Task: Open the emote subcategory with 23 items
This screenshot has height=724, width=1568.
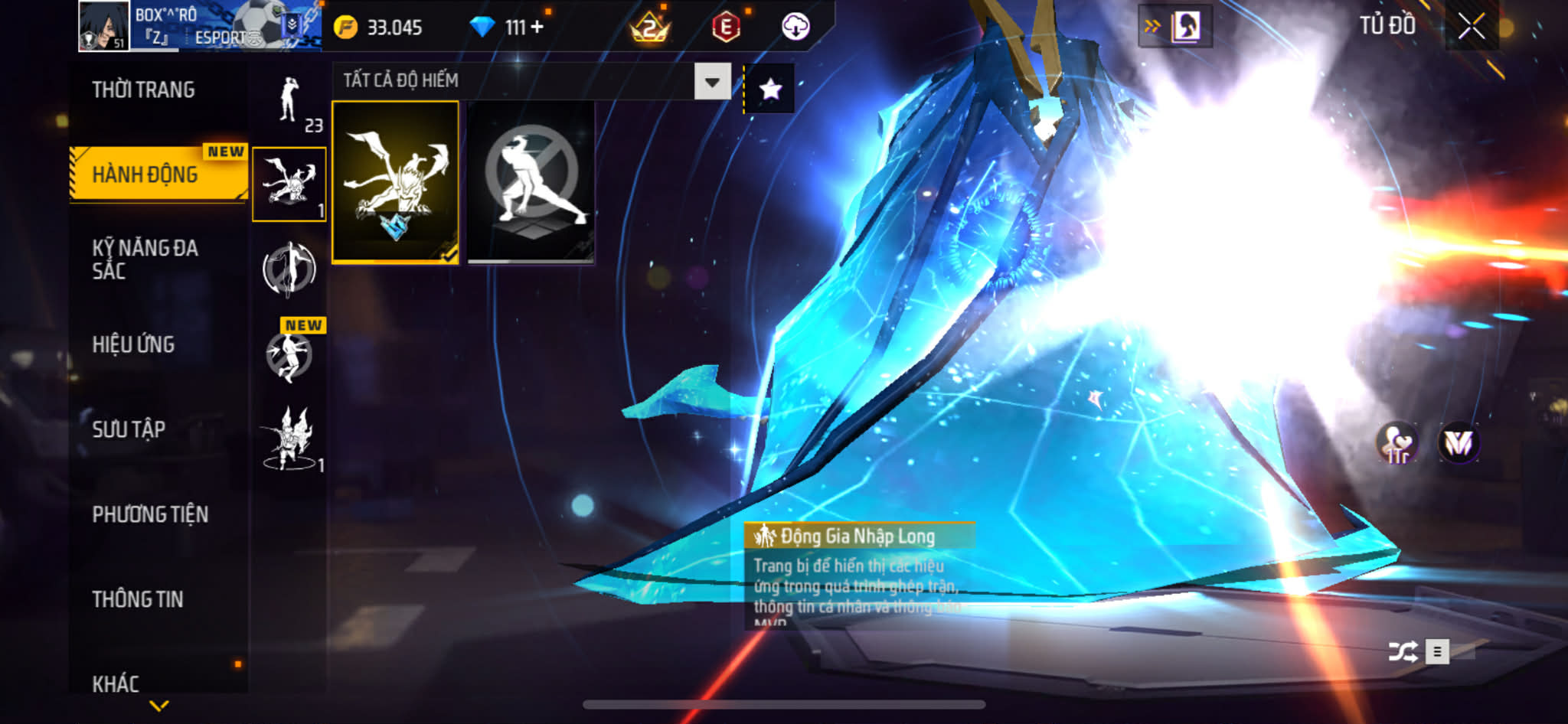Action: click(291, 103)
